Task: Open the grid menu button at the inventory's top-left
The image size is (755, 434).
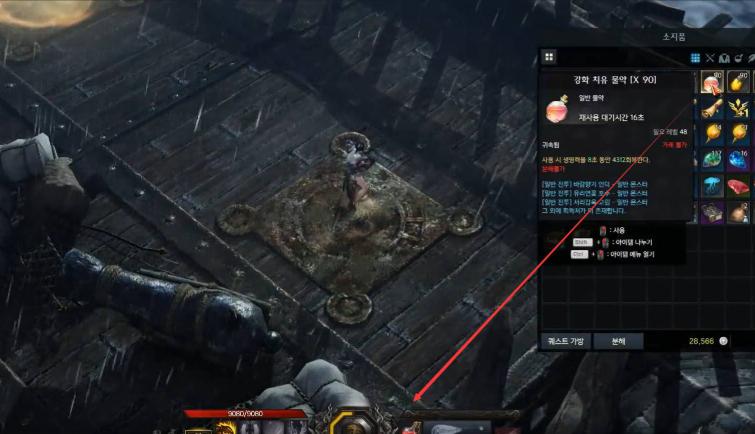Action: [x=549, y=57]
